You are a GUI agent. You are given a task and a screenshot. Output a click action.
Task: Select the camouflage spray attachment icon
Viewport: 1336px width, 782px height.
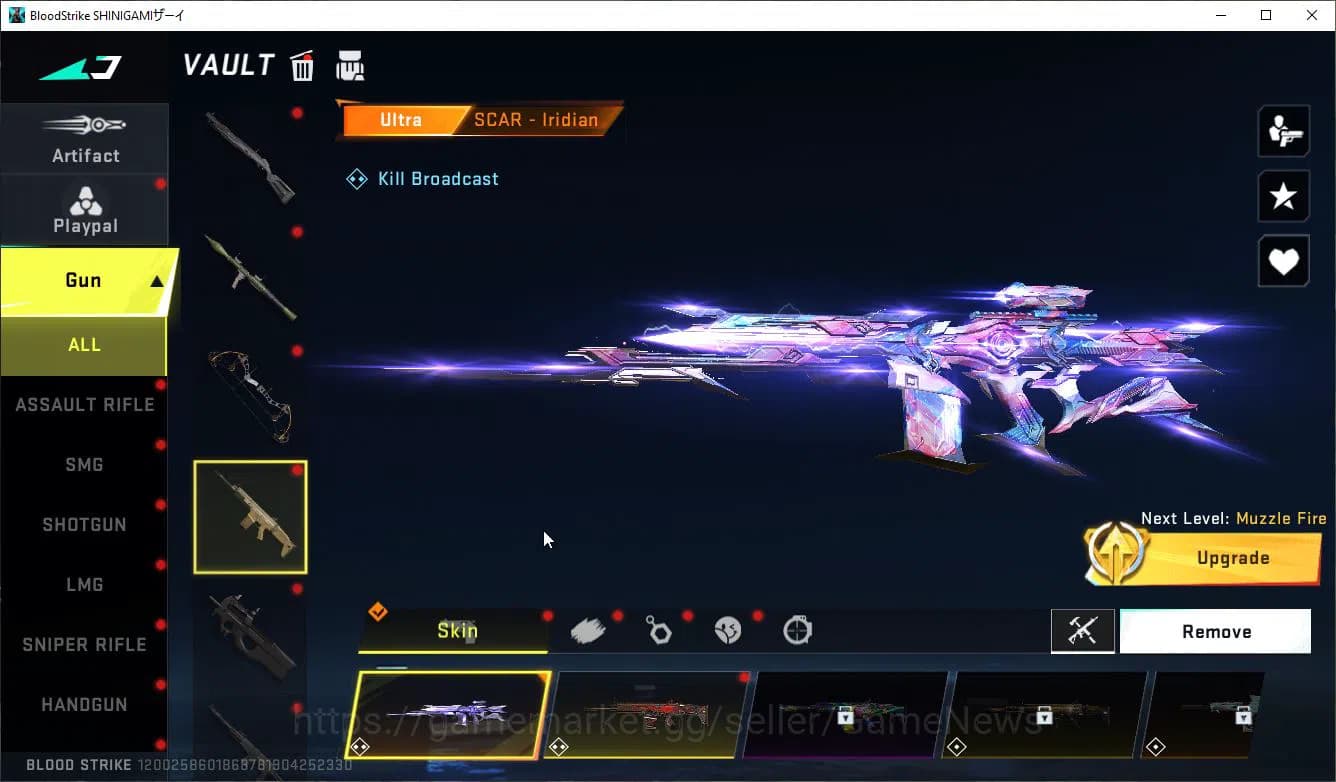click(589, 629)
